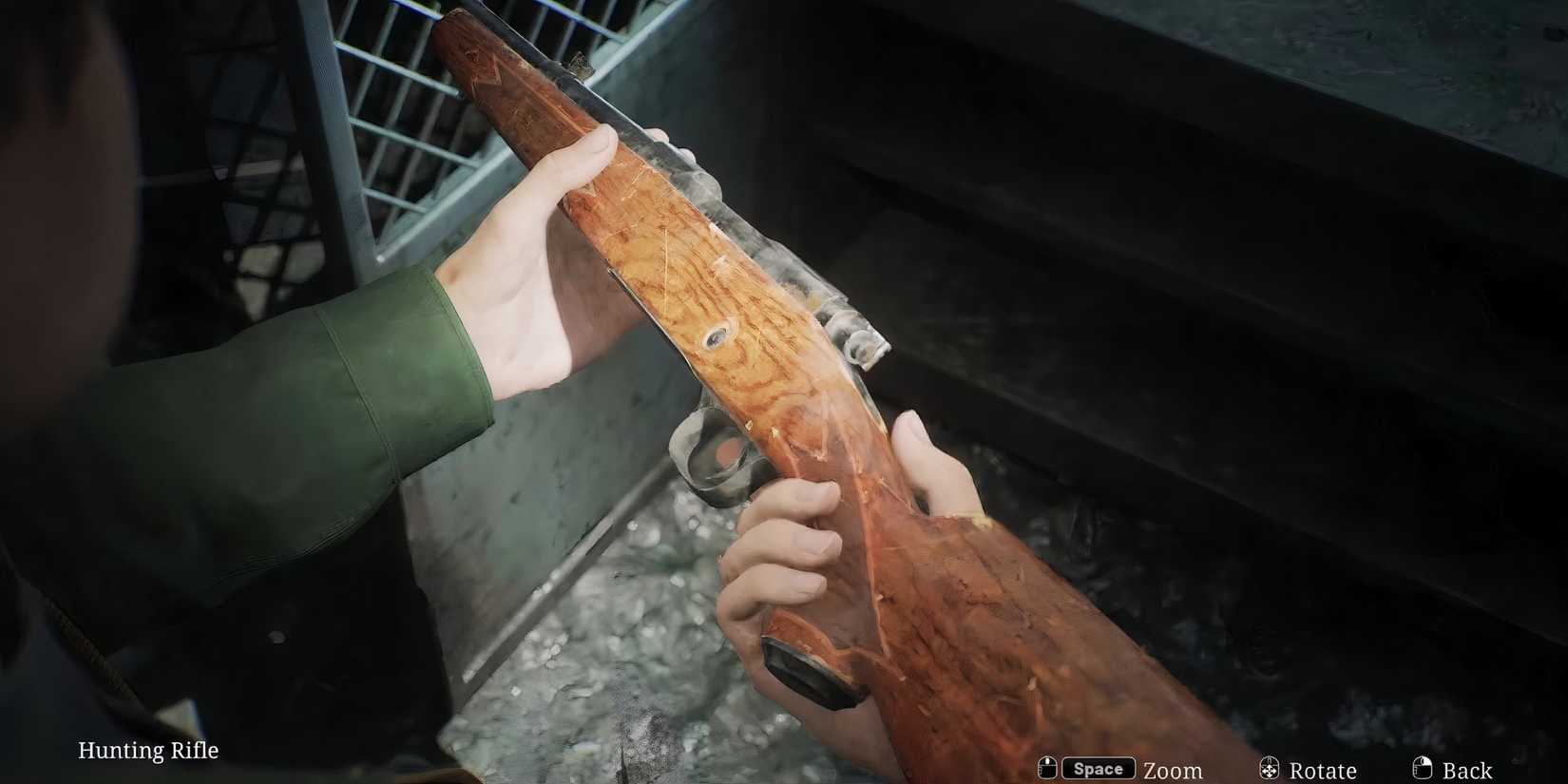Click the left mouse button icon beside Zoom
This screenshot has width=1568, height=784.
click(x=1047, y=767)
